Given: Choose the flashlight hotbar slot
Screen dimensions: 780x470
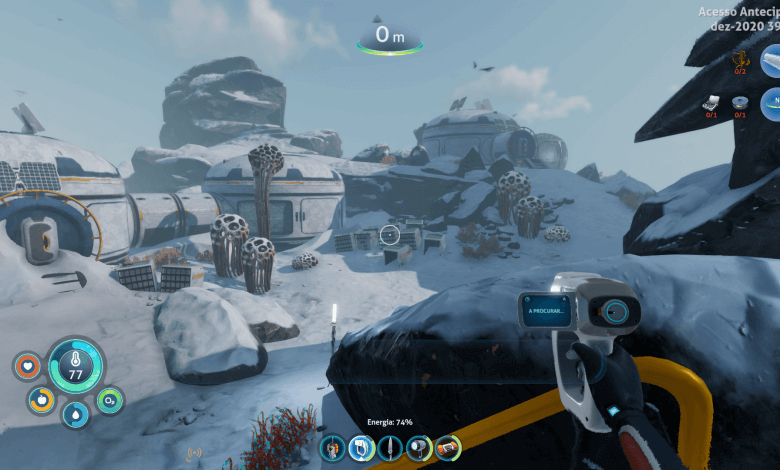Looking at the screenshot, I should pos(419,448).
